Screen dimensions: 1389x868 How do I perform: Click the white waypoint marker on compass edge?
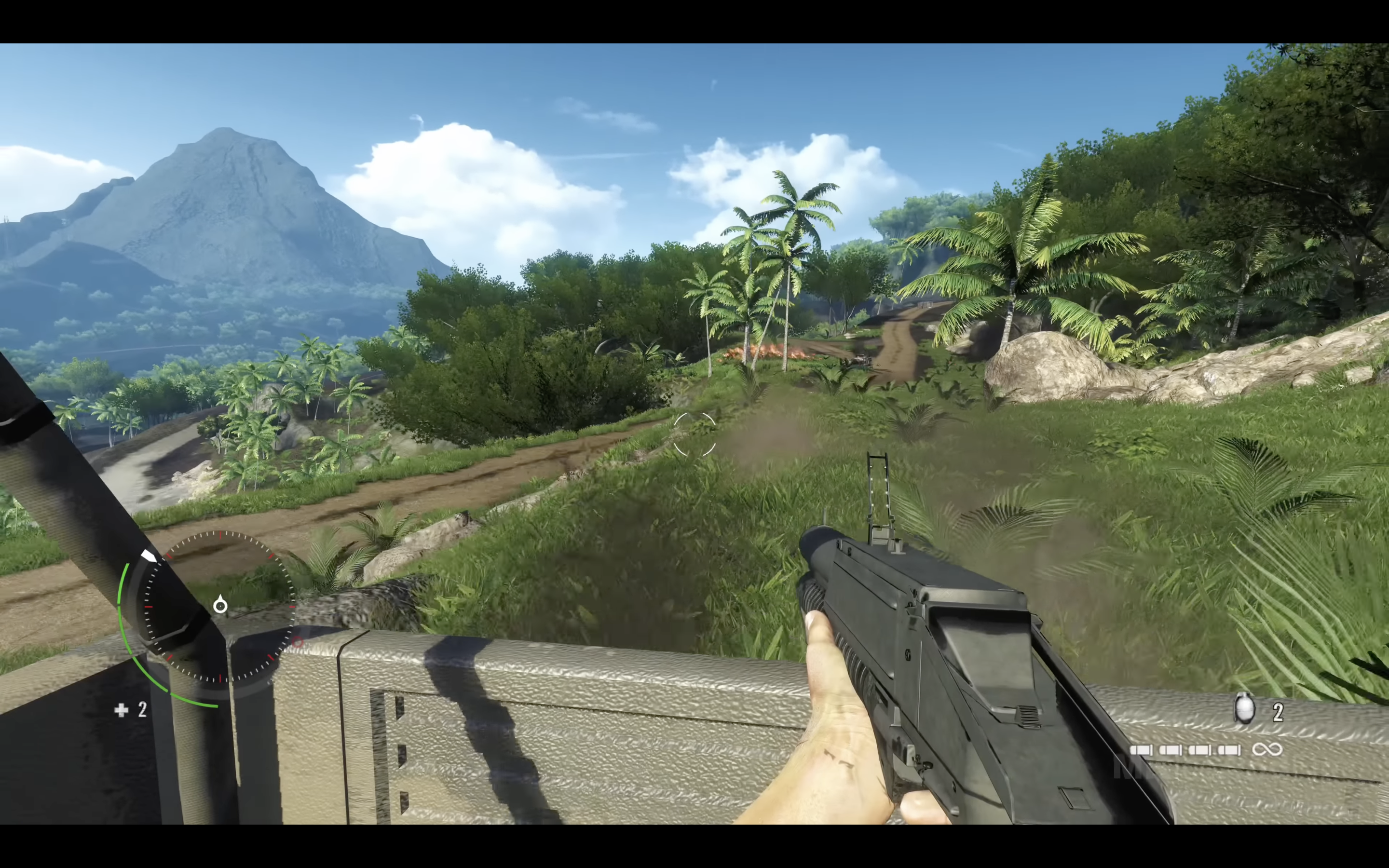tap(149, 556)
